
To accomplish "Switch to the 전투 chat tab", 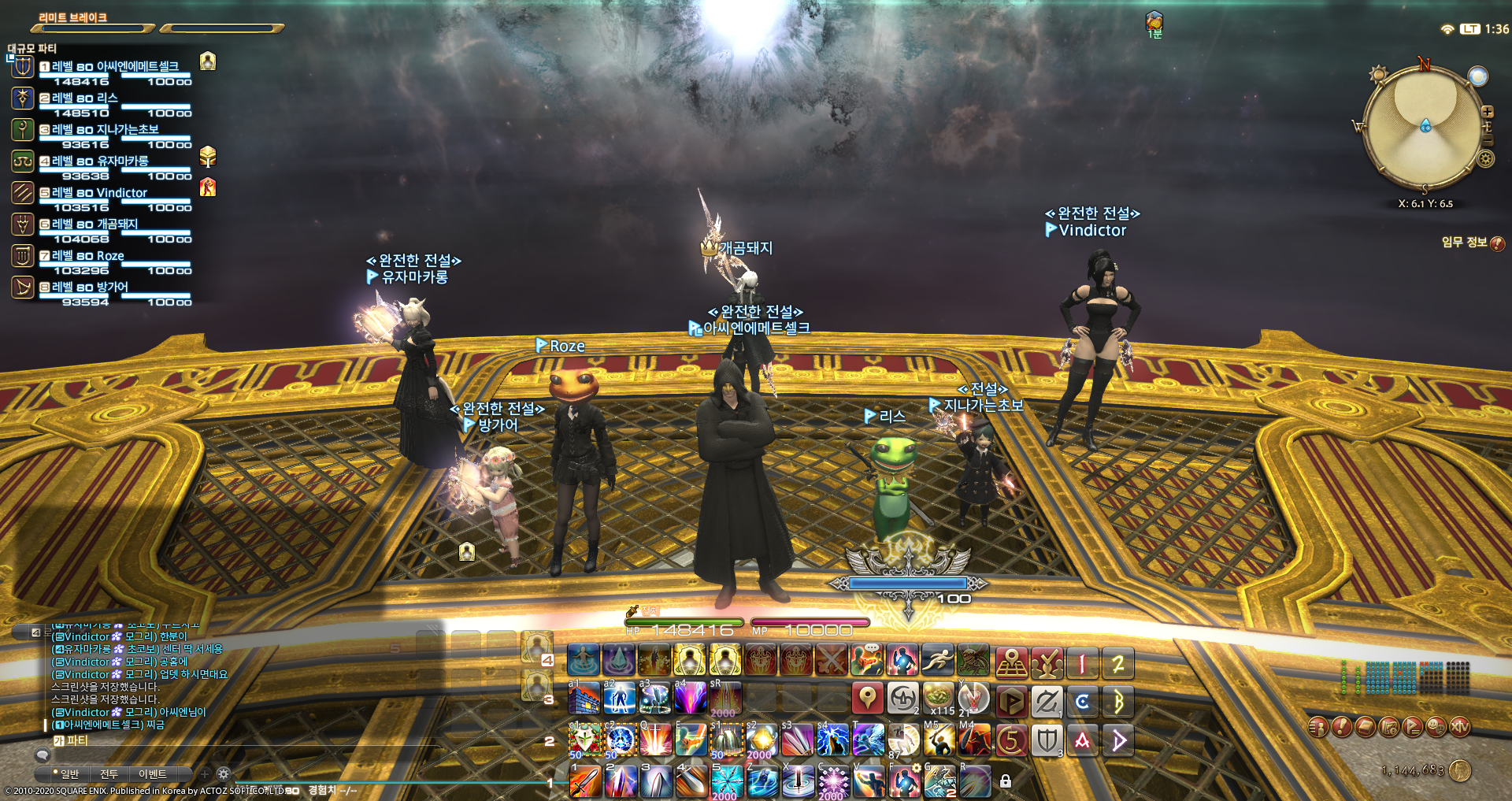I will [109, 774].
